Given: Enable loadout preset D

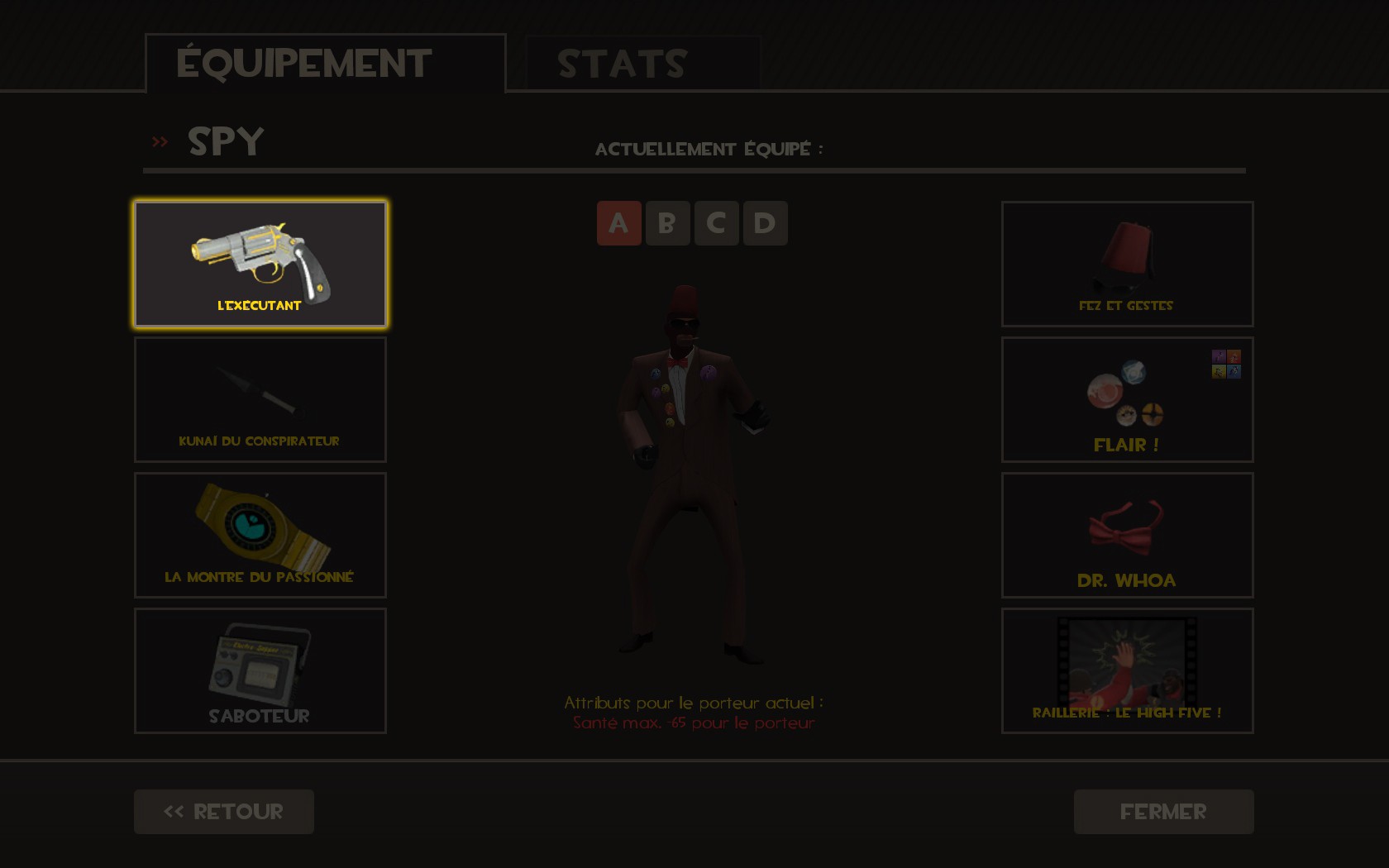Looking at the screenshot, I should click(x=765, y=222).
